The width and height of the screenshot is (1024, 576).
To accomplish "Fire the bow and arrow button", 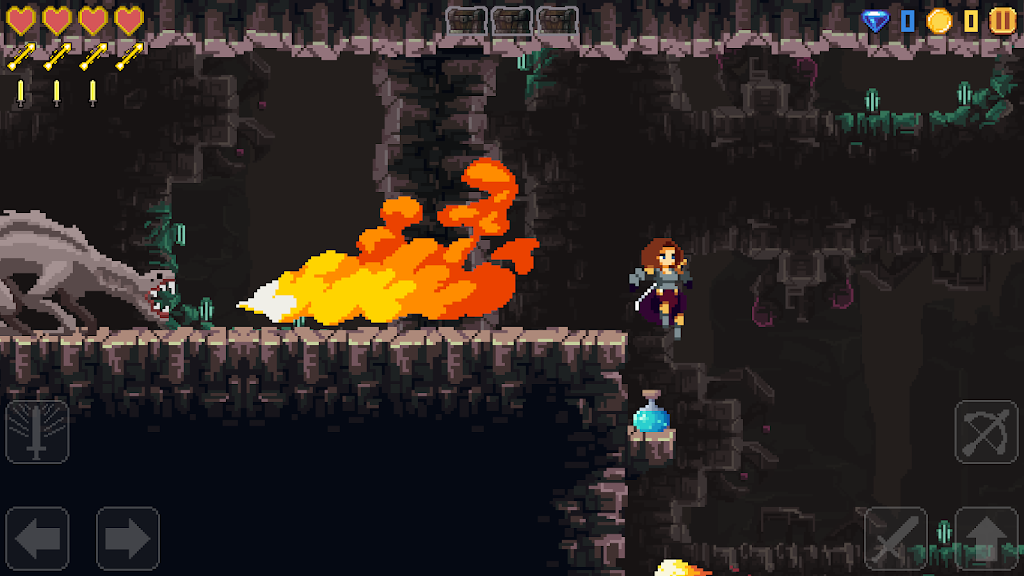I will pyautogui.click(x=986, y=432).
